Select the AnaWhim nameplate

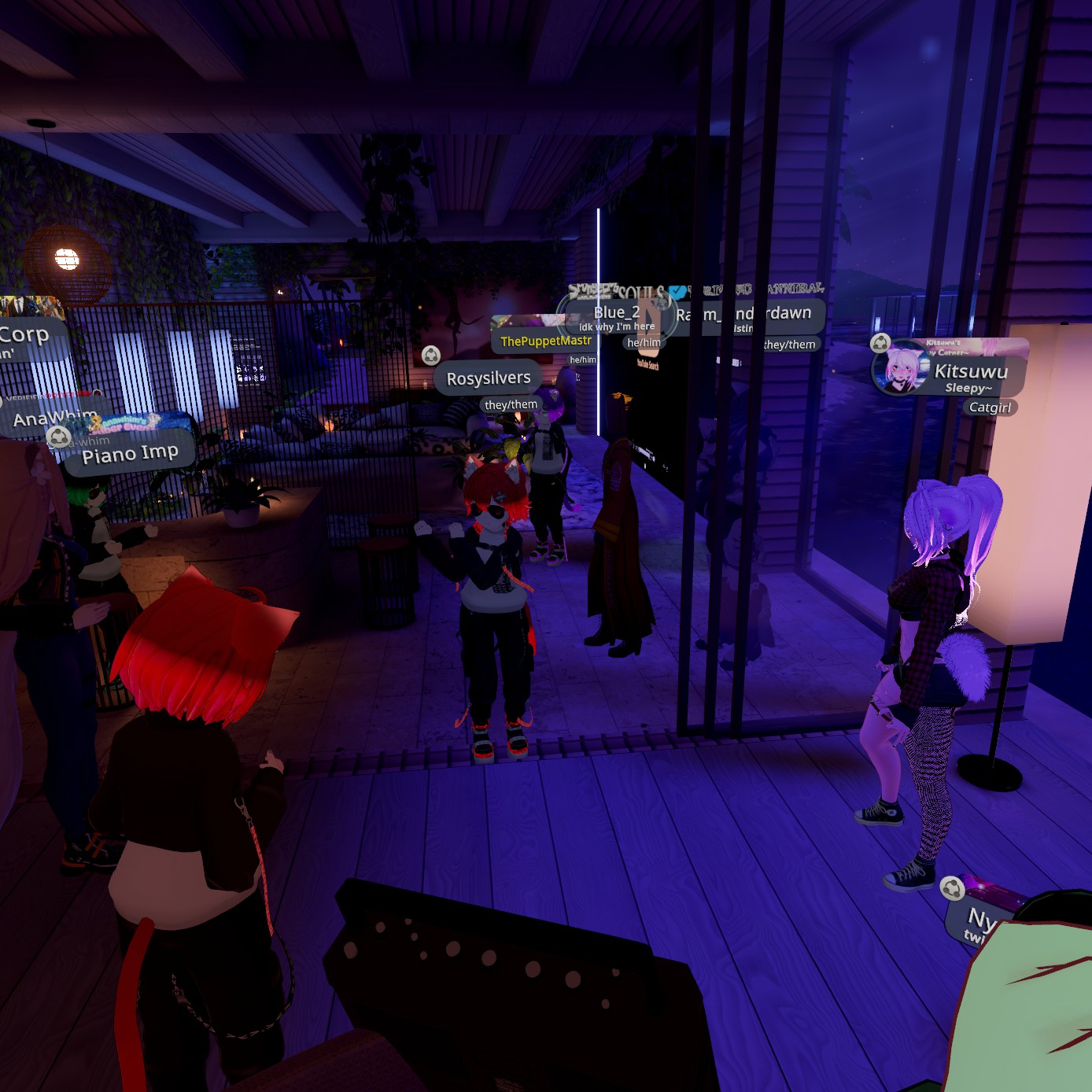[x=53, y=417]
